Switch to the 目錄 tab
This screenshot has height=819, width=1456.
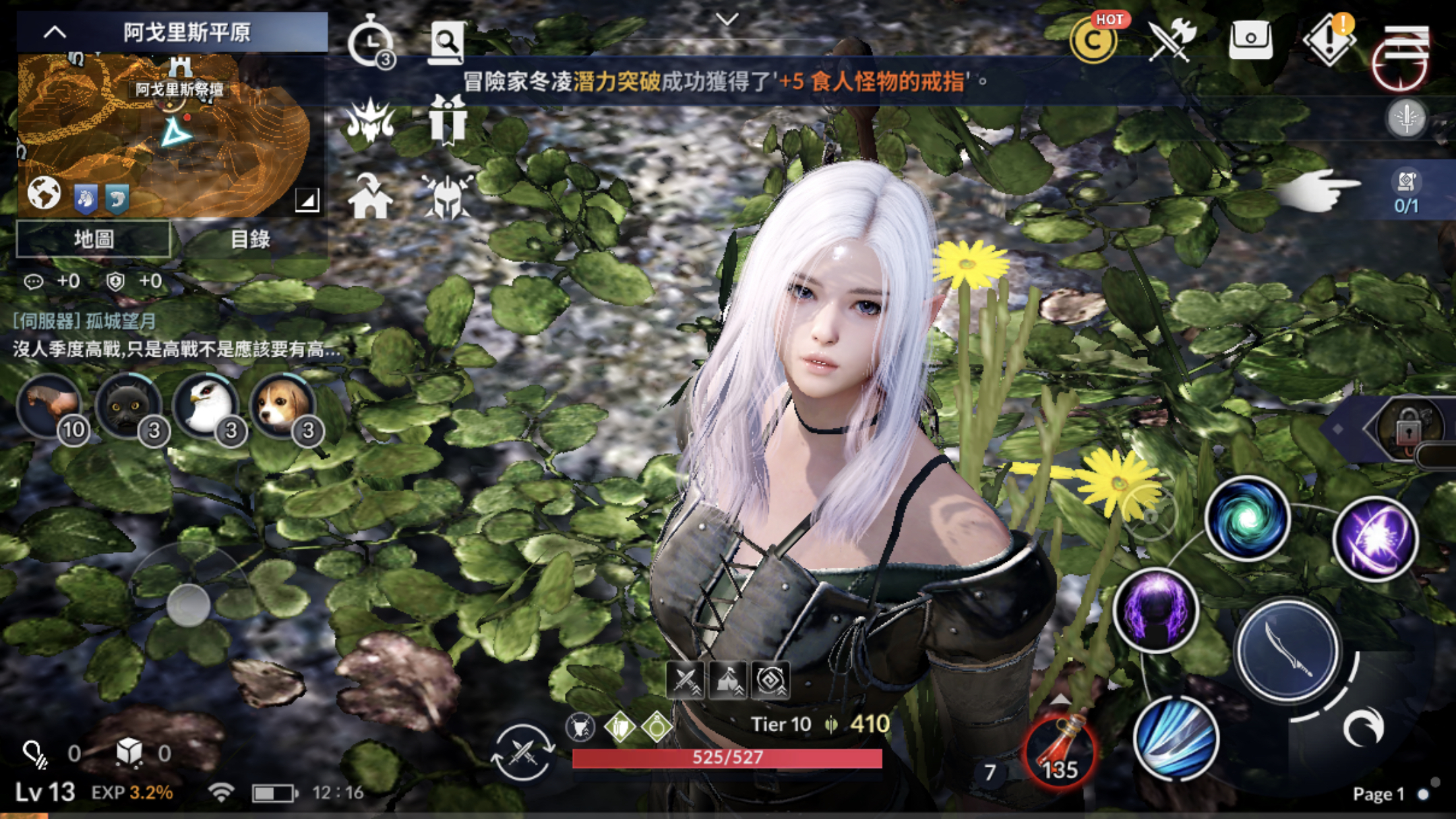[256, 240]
